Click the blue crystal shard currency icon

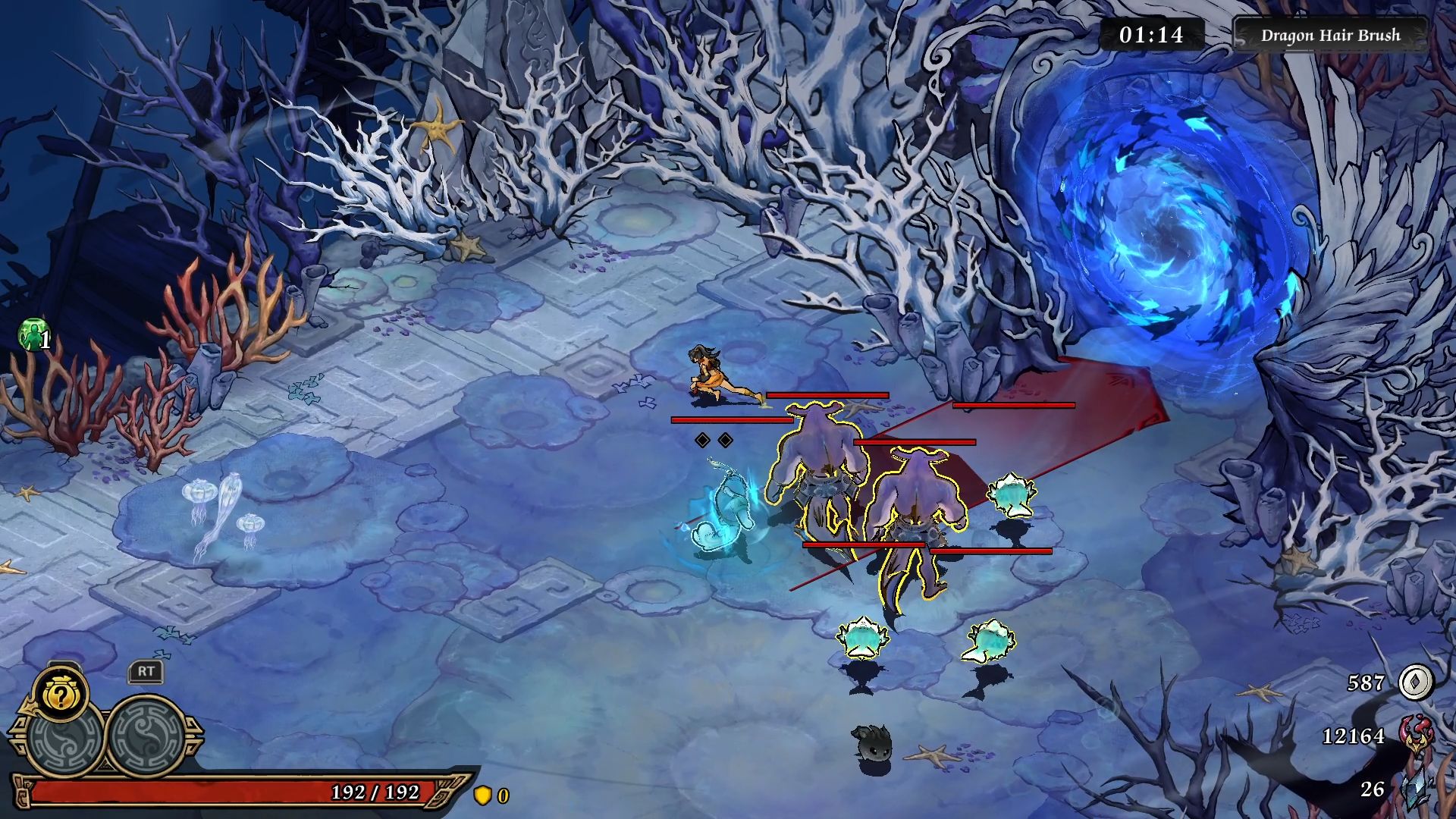pyautogui.click(x=1417, y=789)
